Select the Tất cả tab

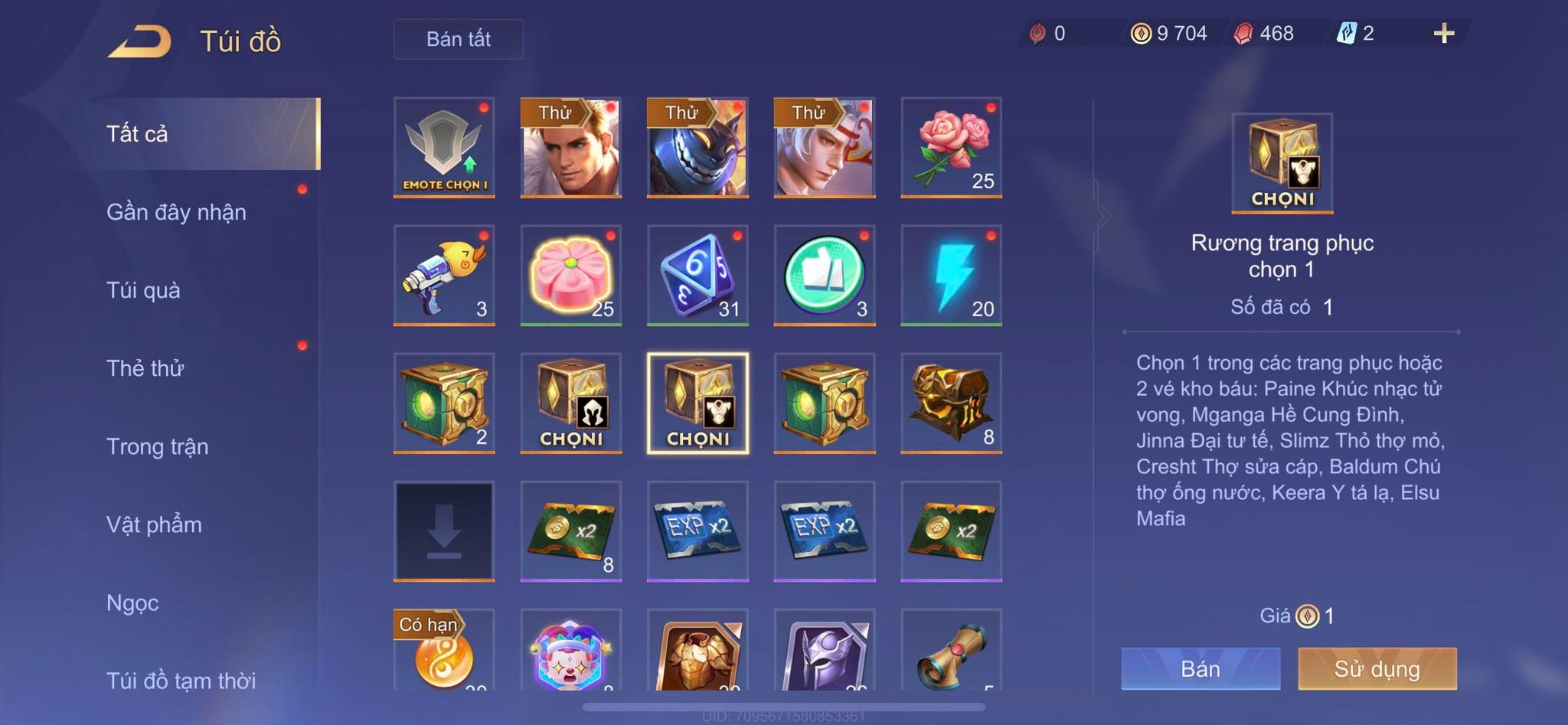click(138, 134)
